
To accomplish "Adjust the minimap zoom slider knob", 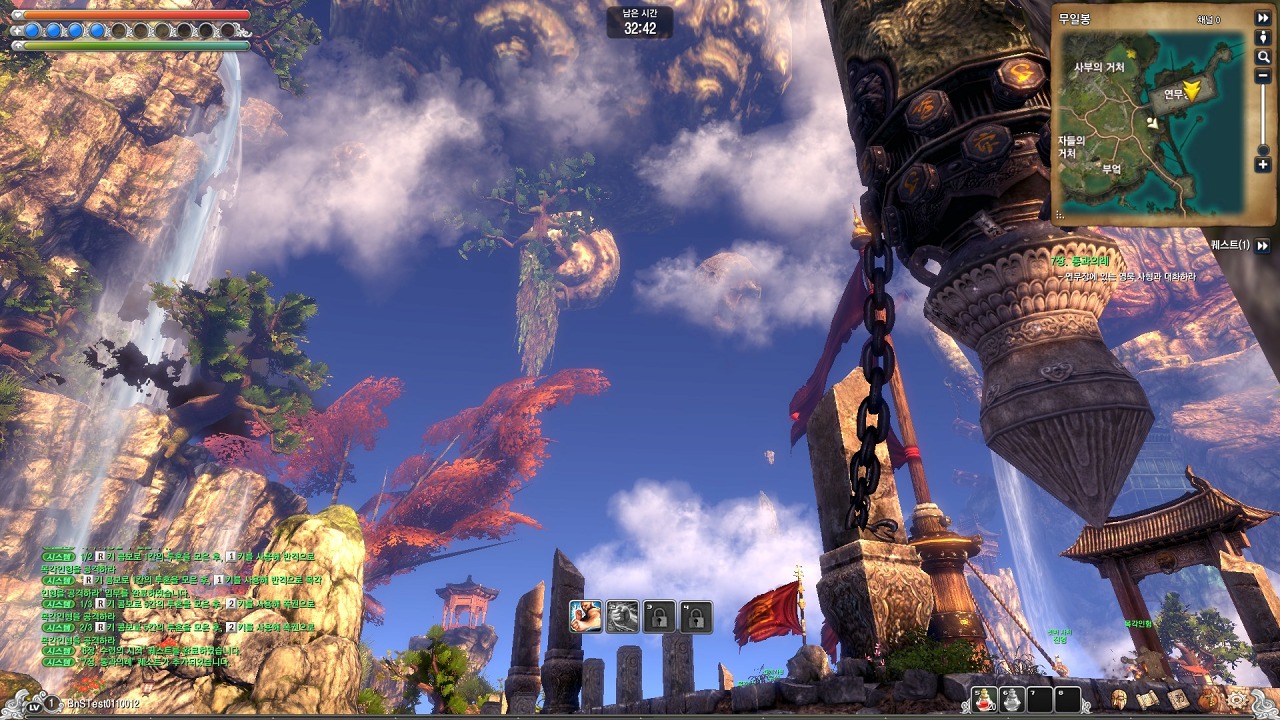I will click(1263, 150).
